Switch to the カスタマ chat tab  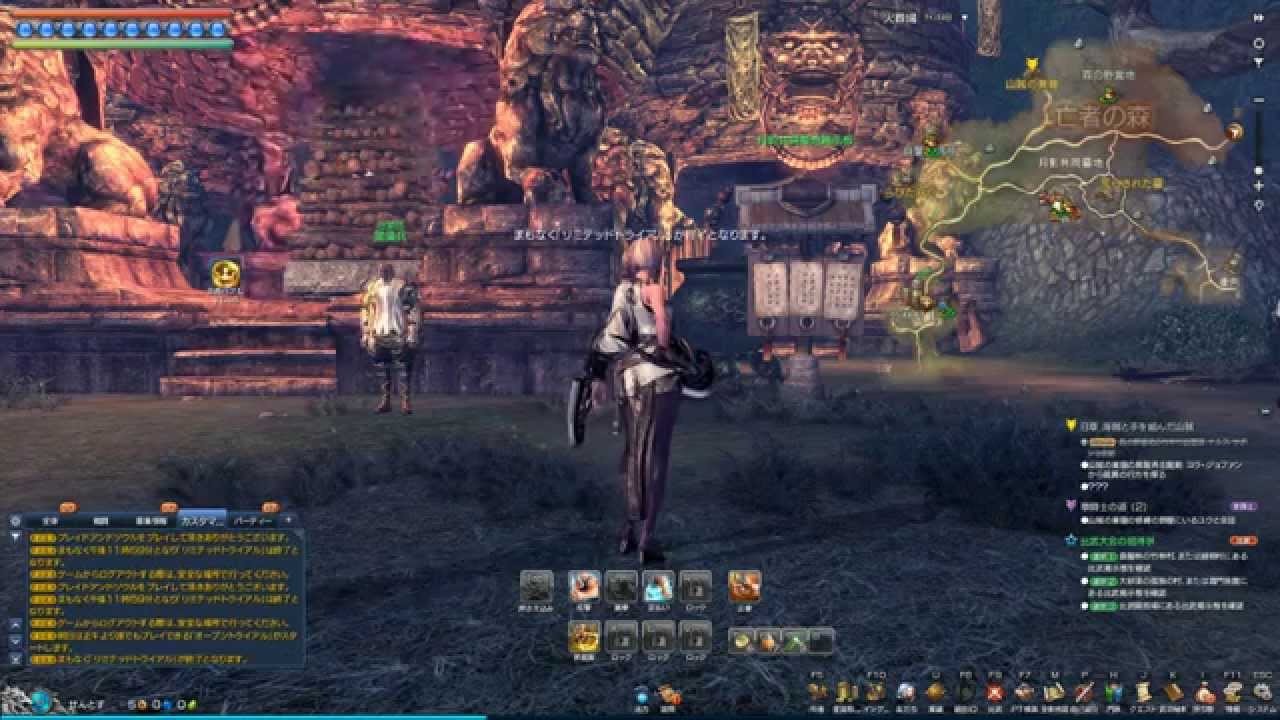(201, 521)
